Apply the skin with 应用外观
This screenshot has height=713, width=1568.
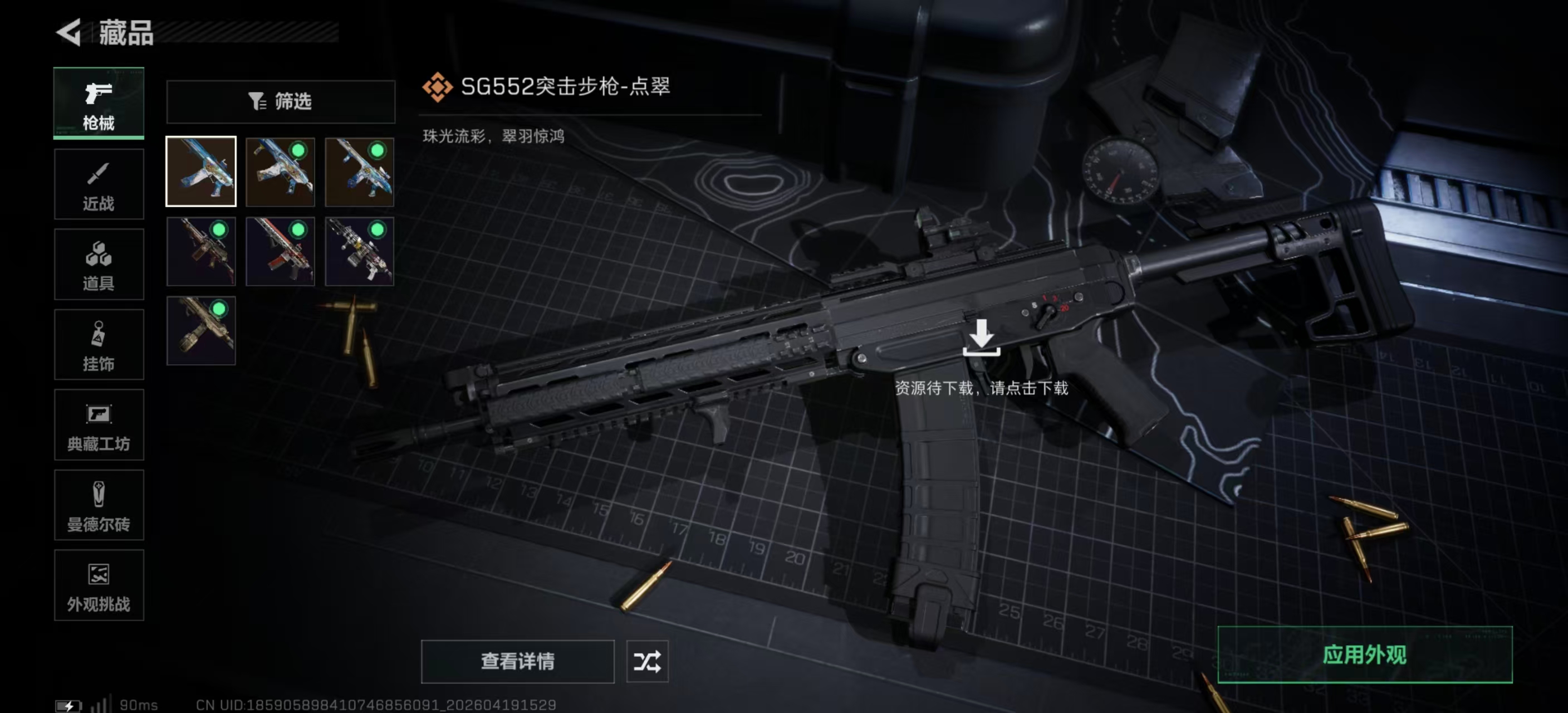click(x=1364, y=655)
